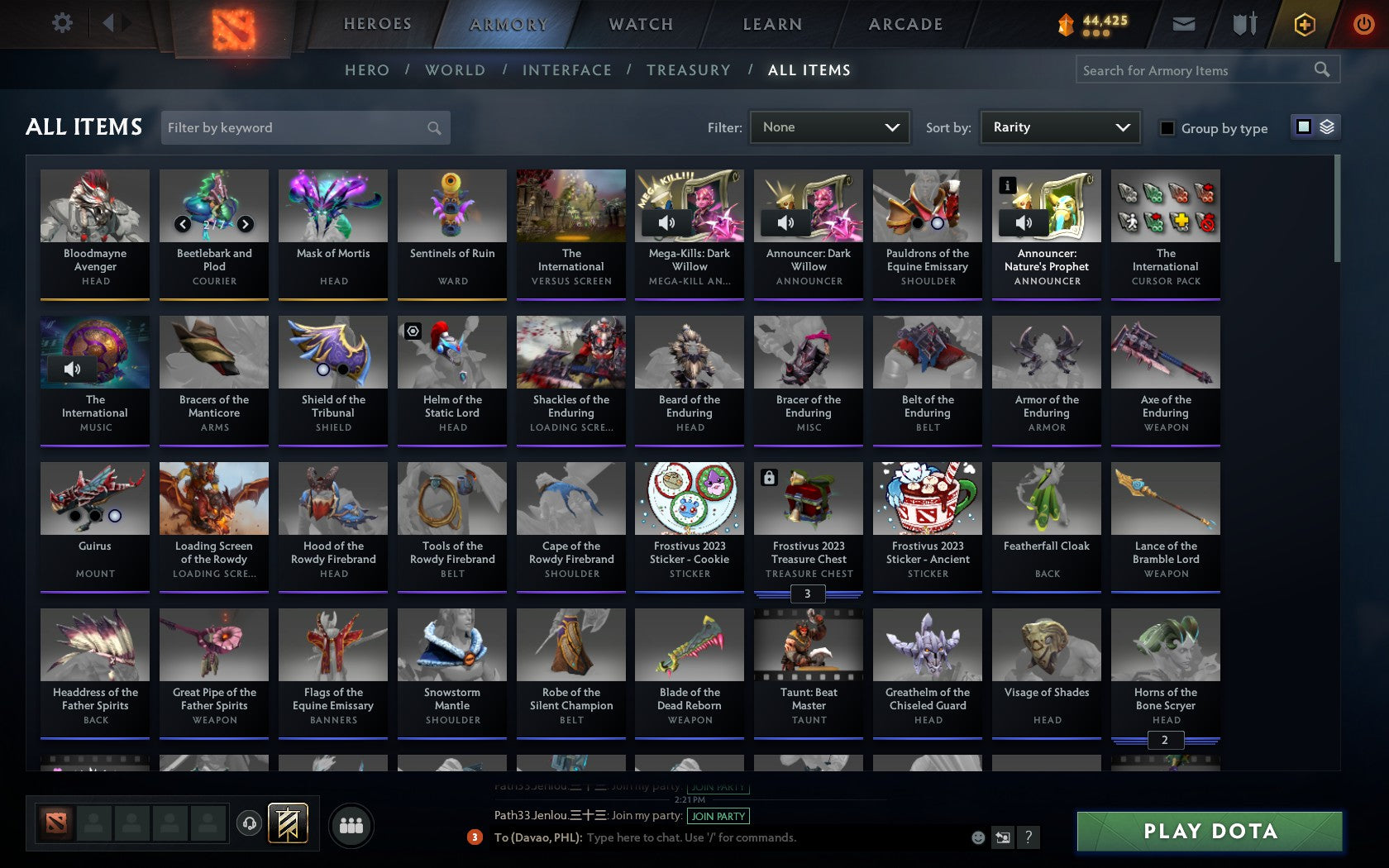Viewport: 1389px width, 868px height.
Task: Open the notifications mail icon
Action: point(1184,24)
